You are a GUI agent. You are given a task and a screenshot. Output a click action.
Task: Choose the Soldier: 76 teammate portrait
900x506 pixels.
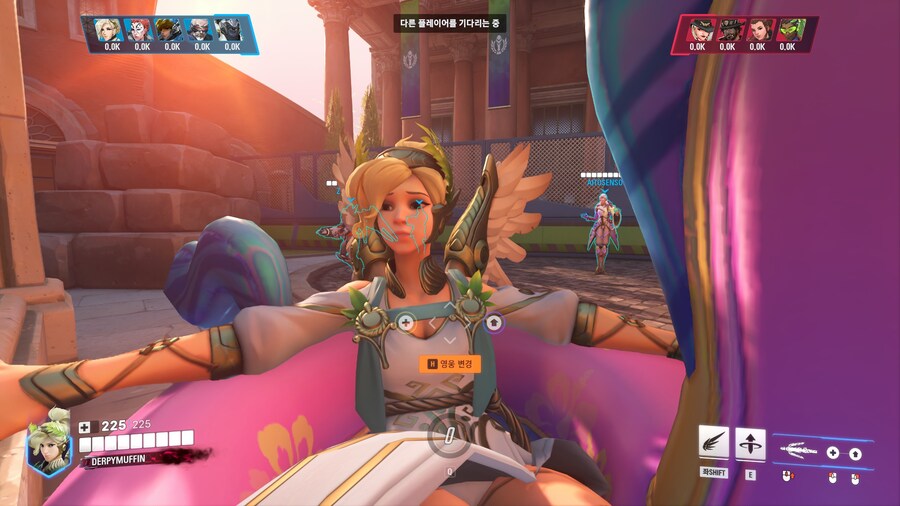coord(202,28)
